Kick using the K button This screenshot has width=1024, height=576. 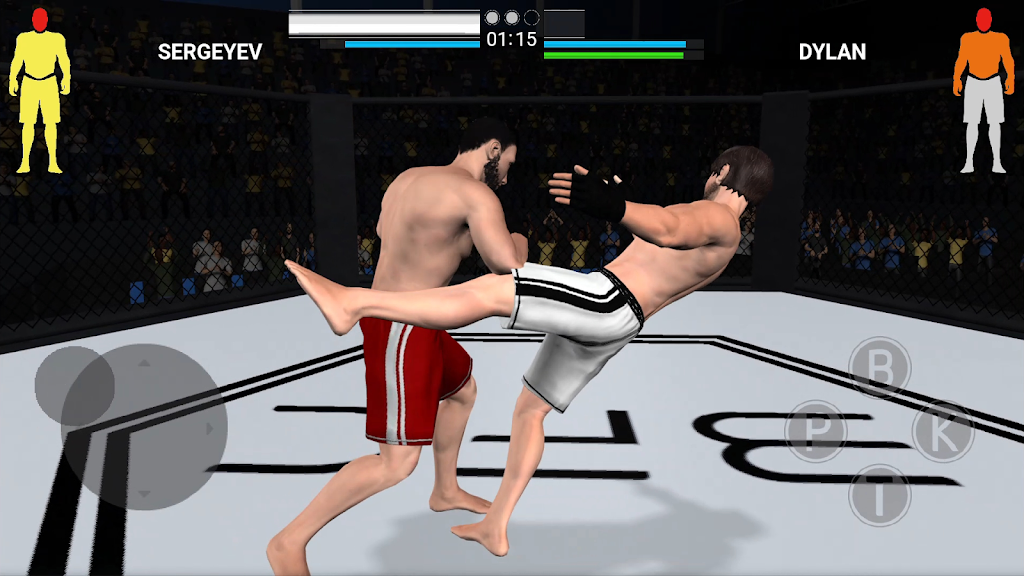(x=943, y=431)
